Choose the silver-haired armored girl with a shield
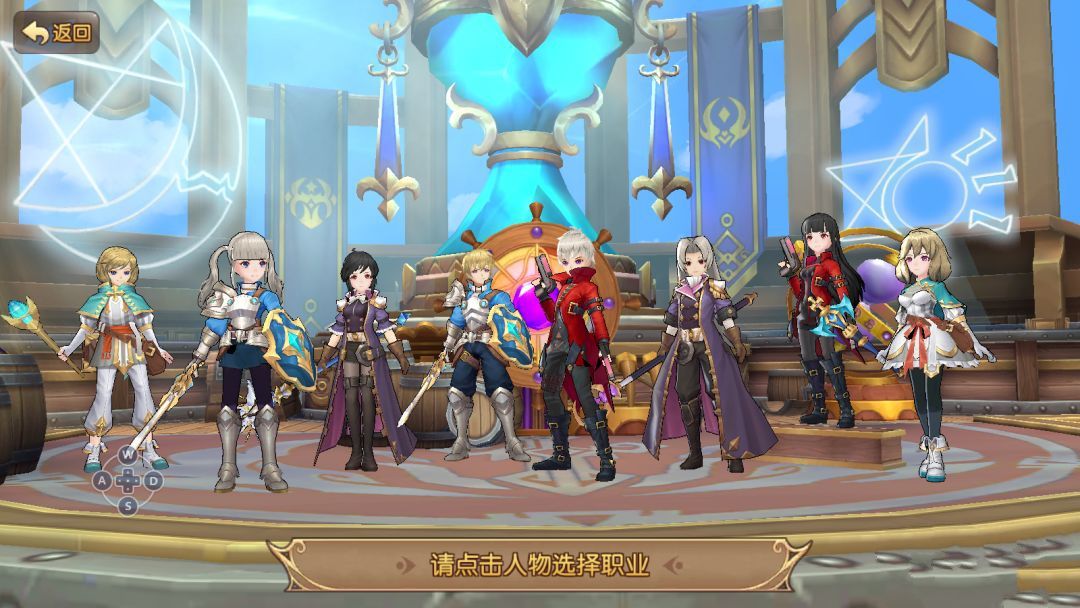The height and width of the screenshot is (608, 1080). (241, 350)
